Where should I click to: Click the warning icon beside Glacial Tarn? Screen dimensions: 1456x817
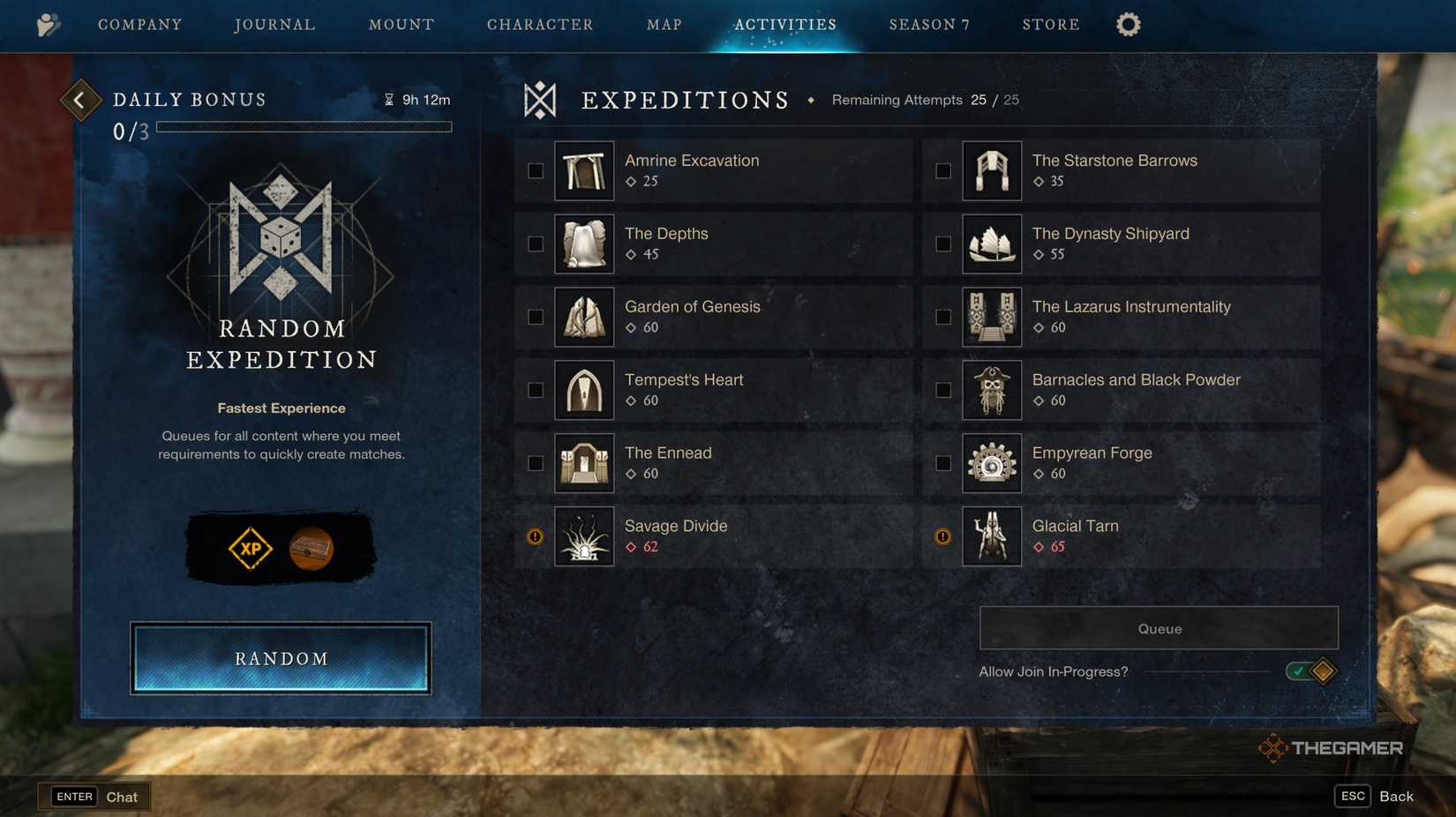pyautogui.click(x=942, y=536)
